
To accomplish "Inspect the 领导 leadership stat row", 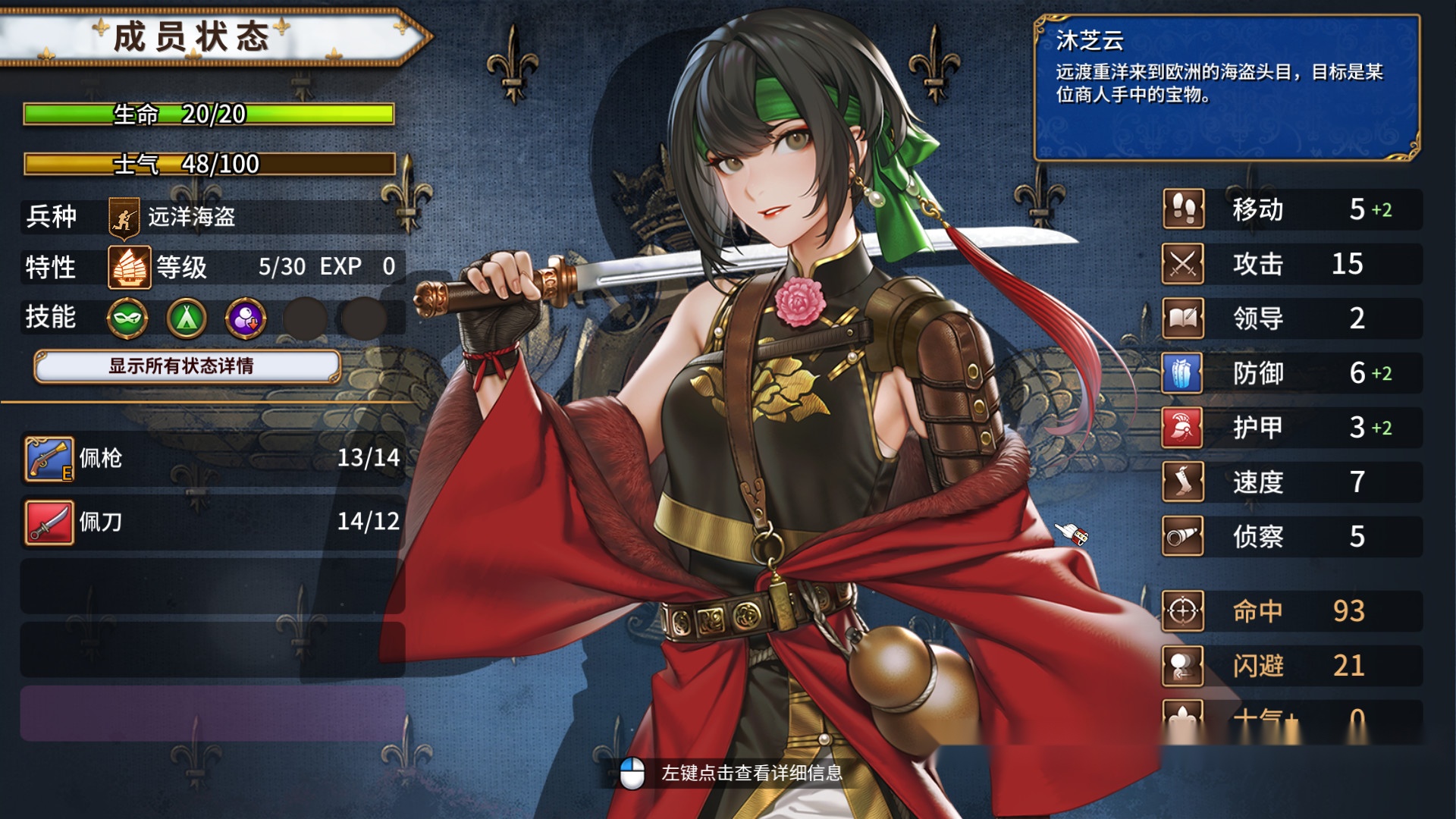I will [1291, 318].
